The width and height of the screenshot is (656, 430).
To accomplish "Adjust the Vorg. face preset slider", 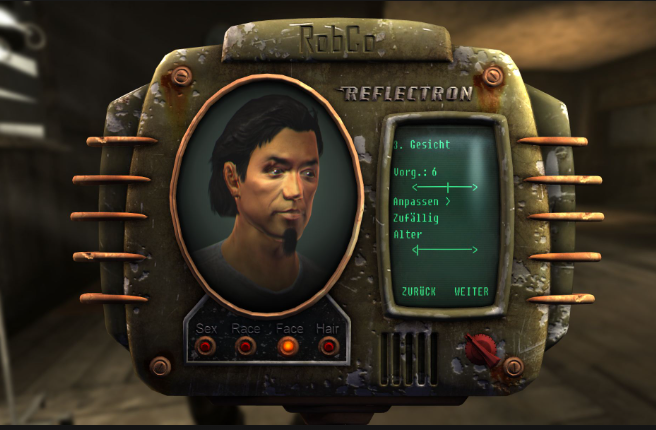I will [x=446, y=187].
